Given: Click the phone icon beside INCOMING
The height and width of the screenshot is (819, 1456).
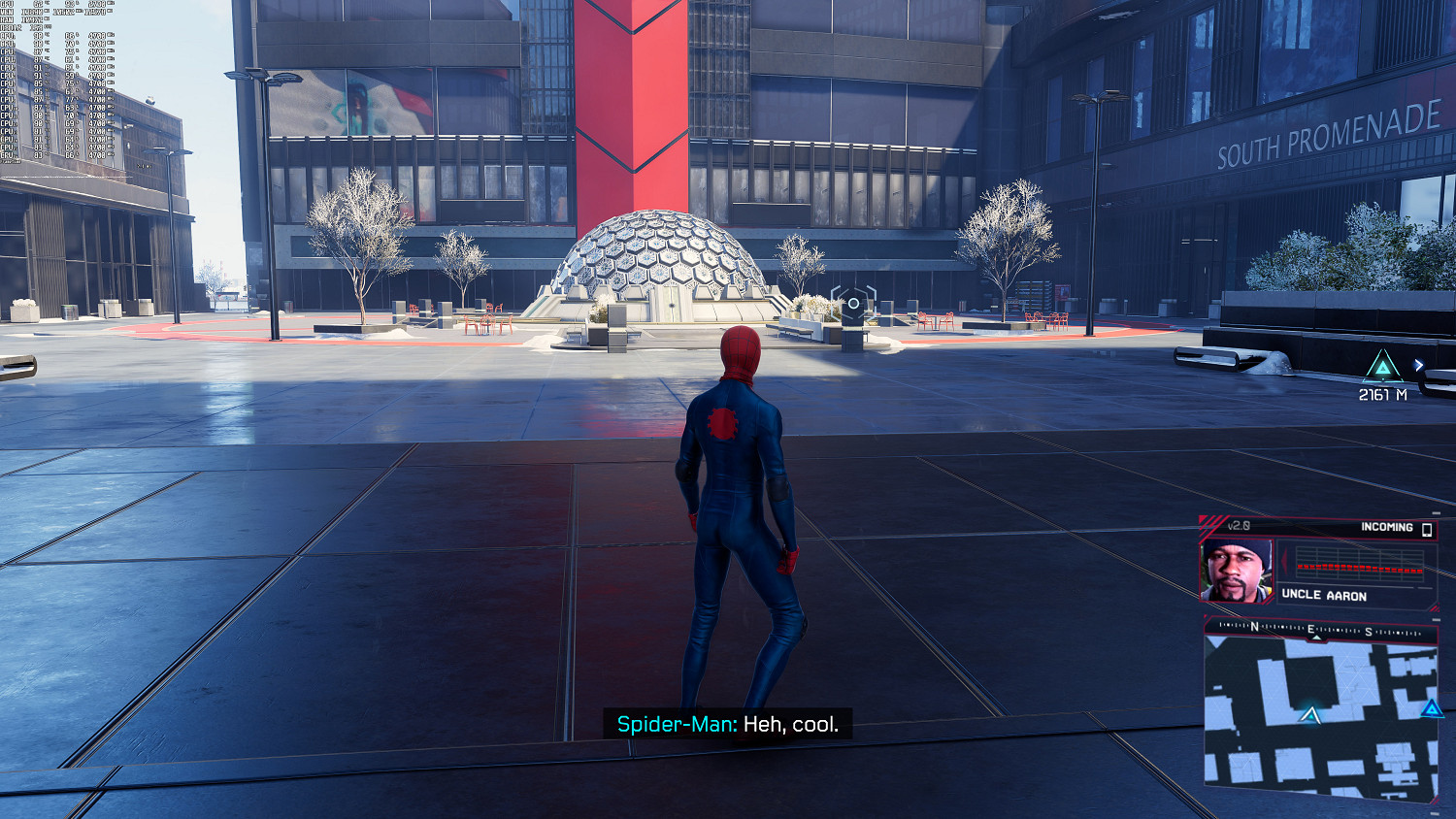Looking at the screenshot, I should pyautogui.click(x=1427, y=529).
